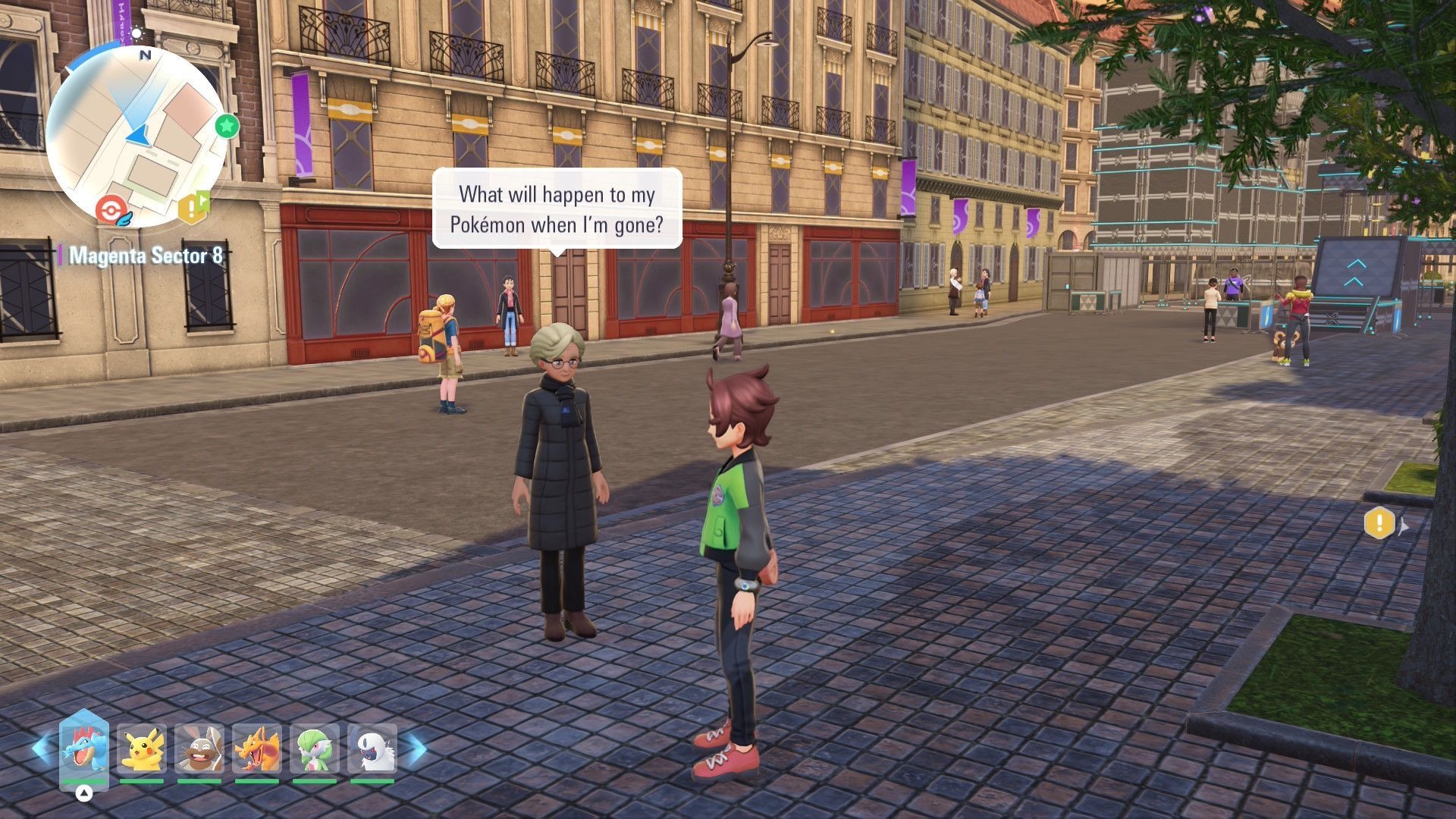This screenshot has height=819, width=1456.
Task: Click the right arrow beside the party bar
Action: point(416,749)
